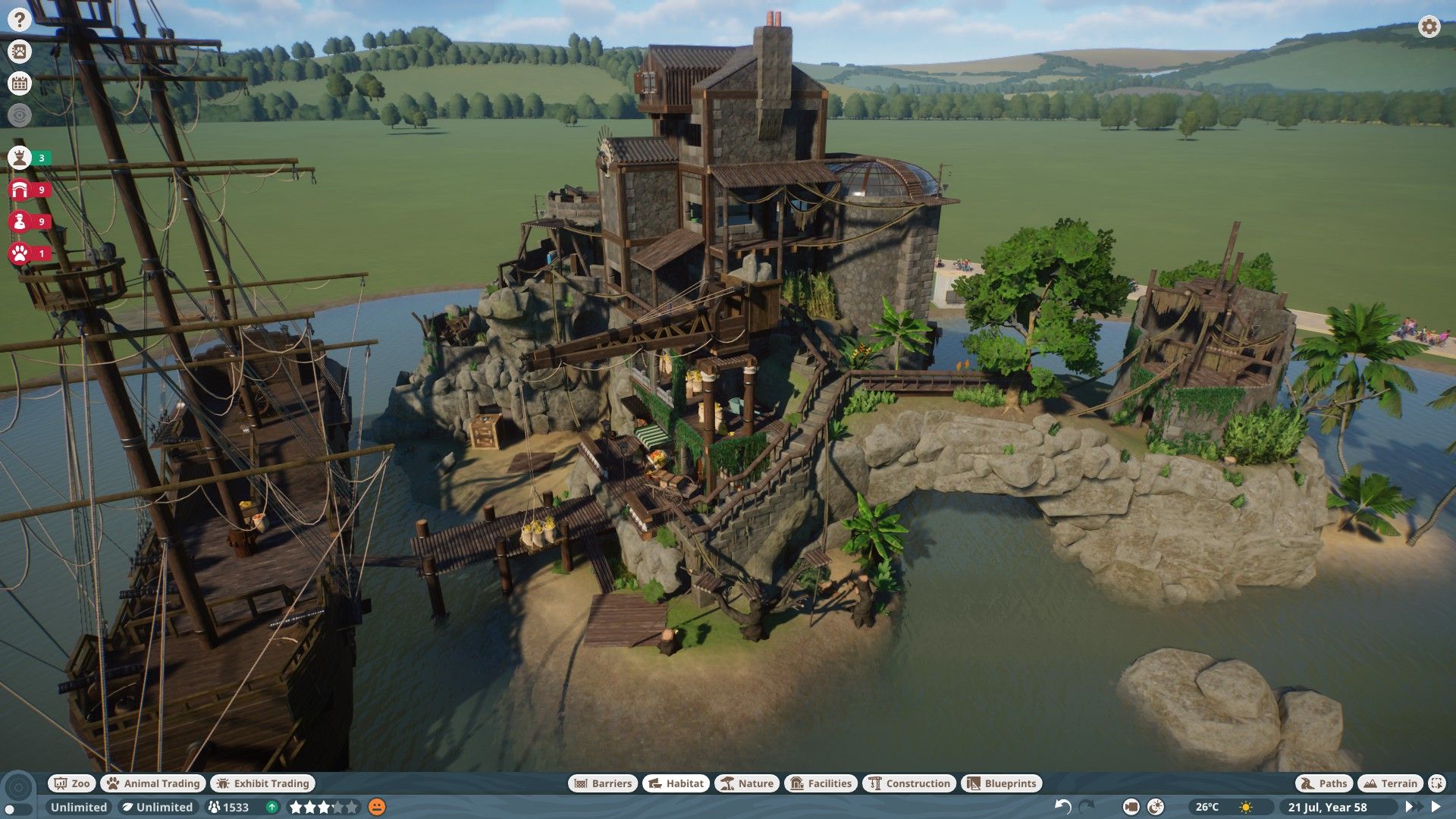The height and width of the screenshot is (819, 1456).
Task: Expand the staff notification showing 3
Action: tap(20, 158)
